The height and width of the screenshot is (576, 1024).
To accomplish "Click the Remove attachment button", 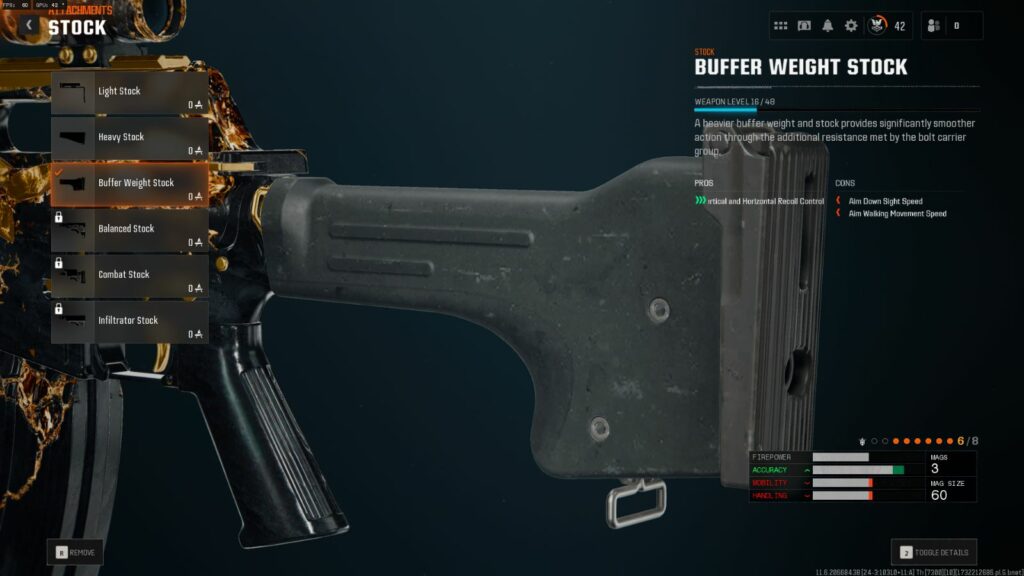I will (75, 551).
